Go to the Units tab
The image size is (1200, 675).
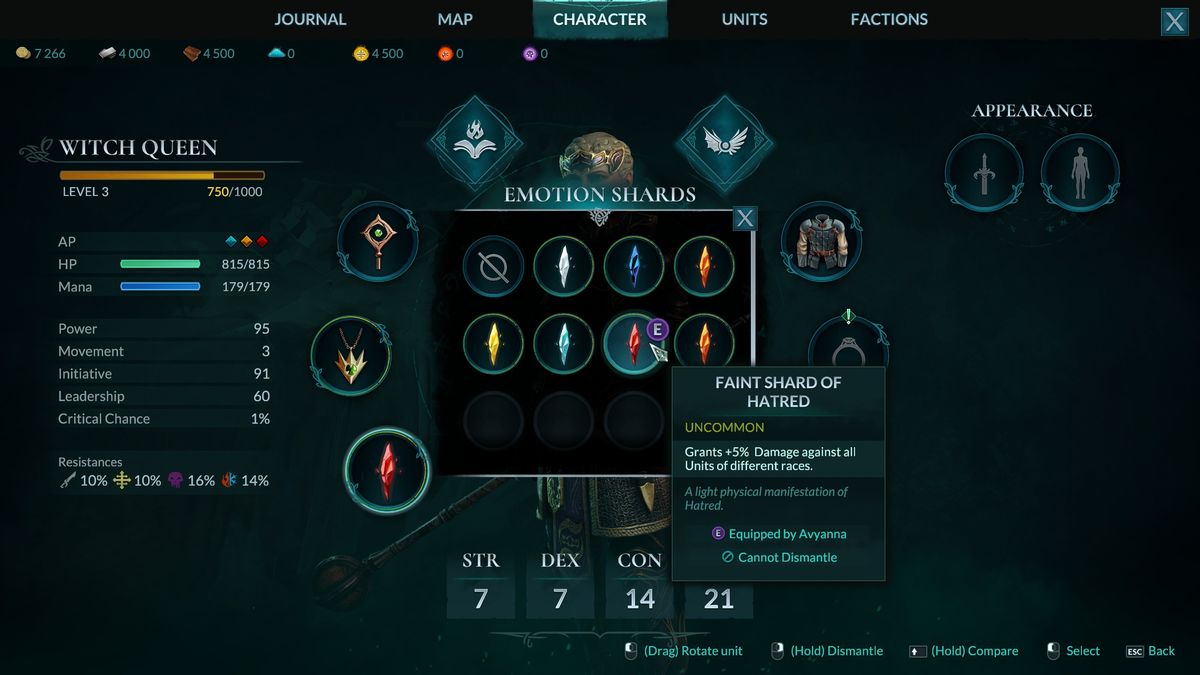745,19
